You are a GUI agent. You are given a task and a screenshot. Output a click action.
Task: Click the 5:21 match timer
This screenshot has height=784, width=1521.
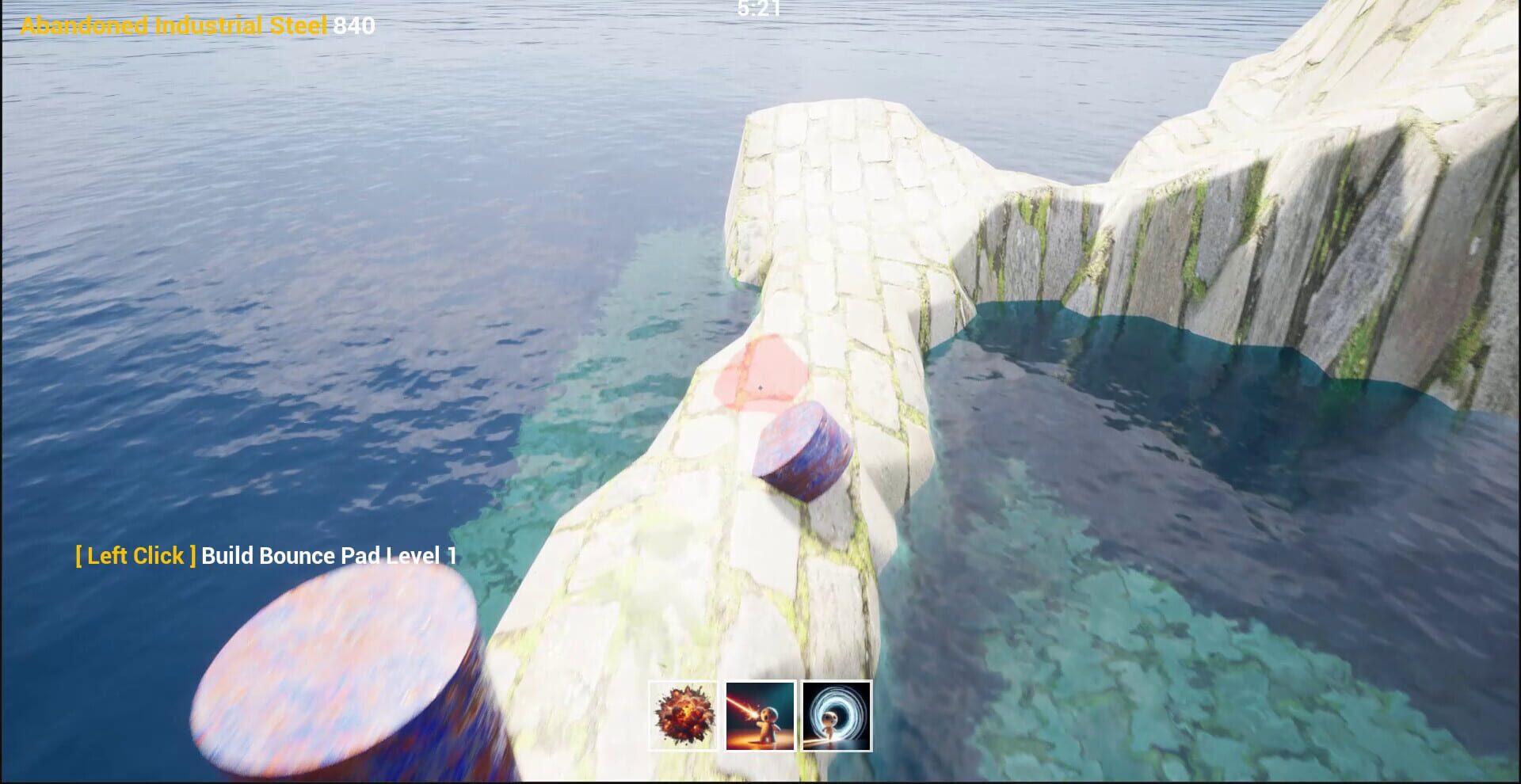pos(758,10)
